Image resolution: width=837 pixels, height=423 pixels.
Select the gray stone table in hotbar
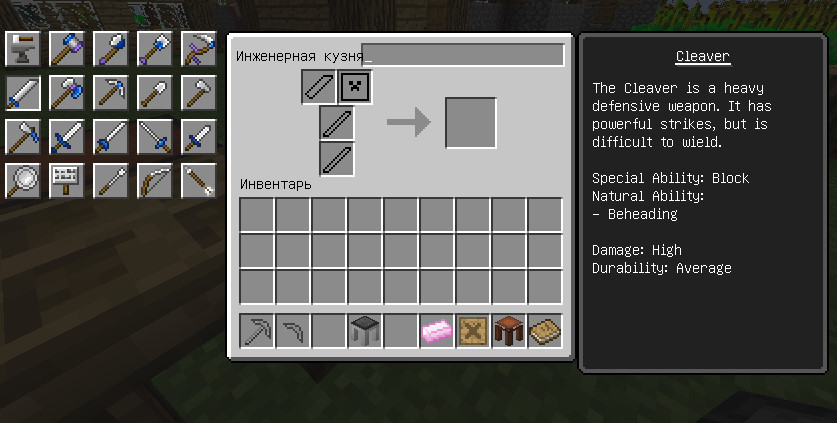pos(365,330)
